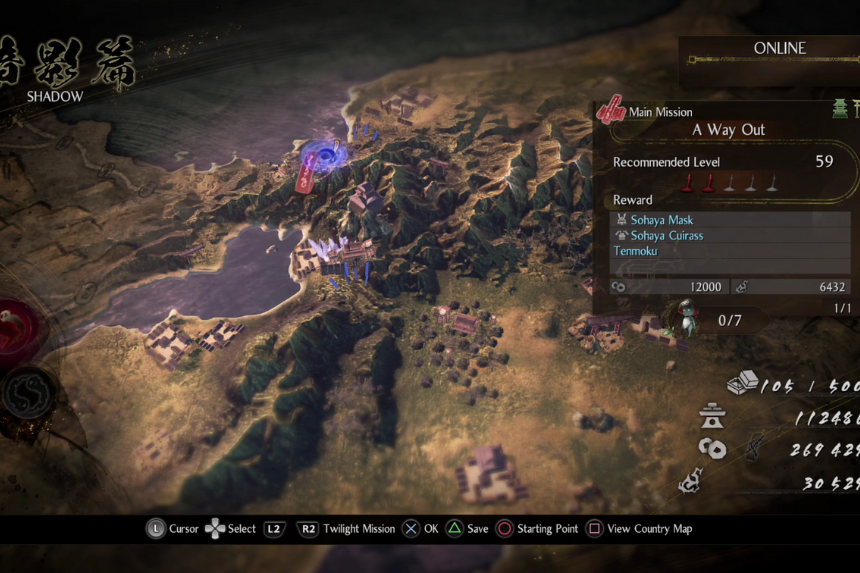Inspect the Sohaya Mask reward
Screen dimensions: 860x573
click(662, 220)
